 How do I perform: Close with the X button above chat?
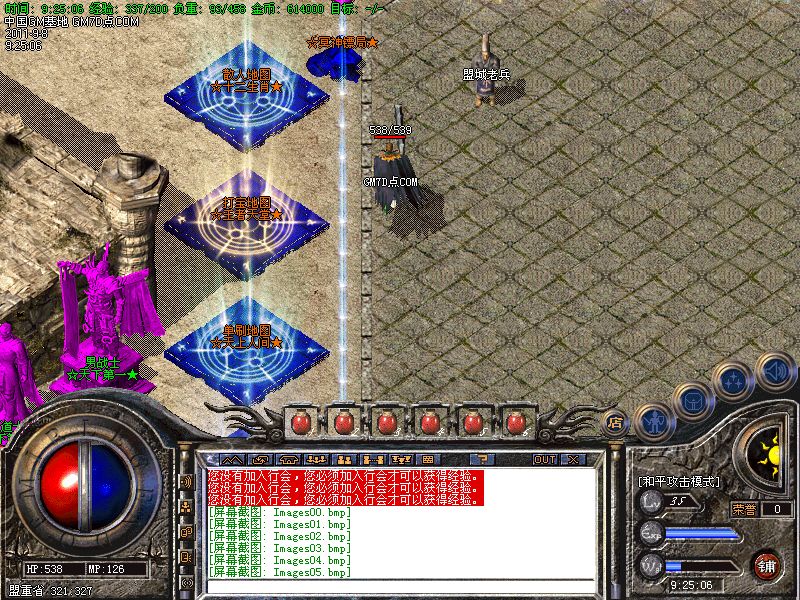573,459
